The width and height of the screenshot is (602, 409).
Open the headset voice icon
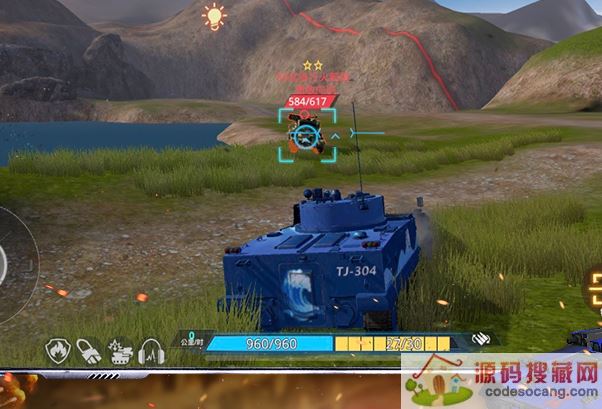151,351
